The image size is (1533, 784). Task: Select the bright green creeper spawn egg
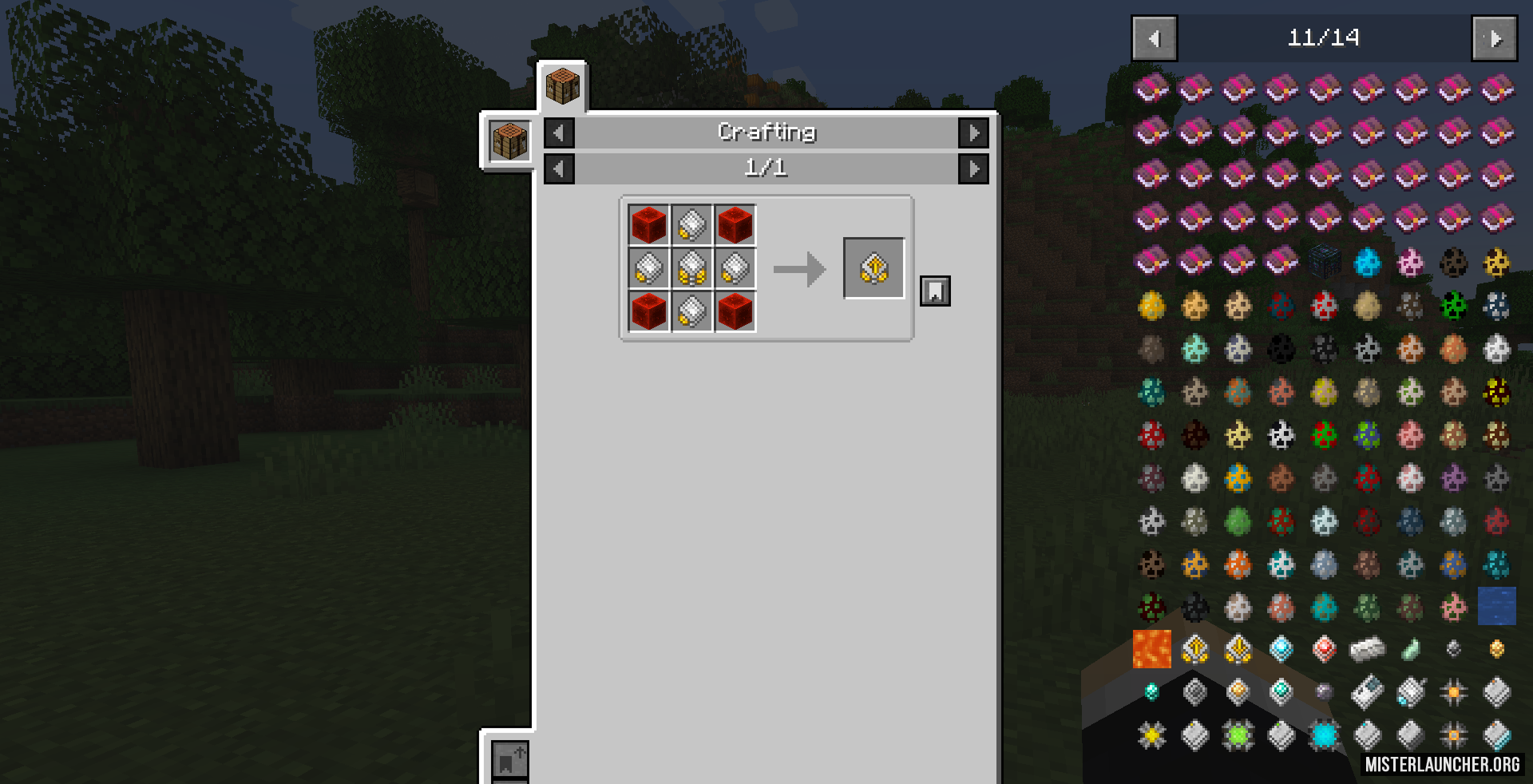pos(1454,305)
